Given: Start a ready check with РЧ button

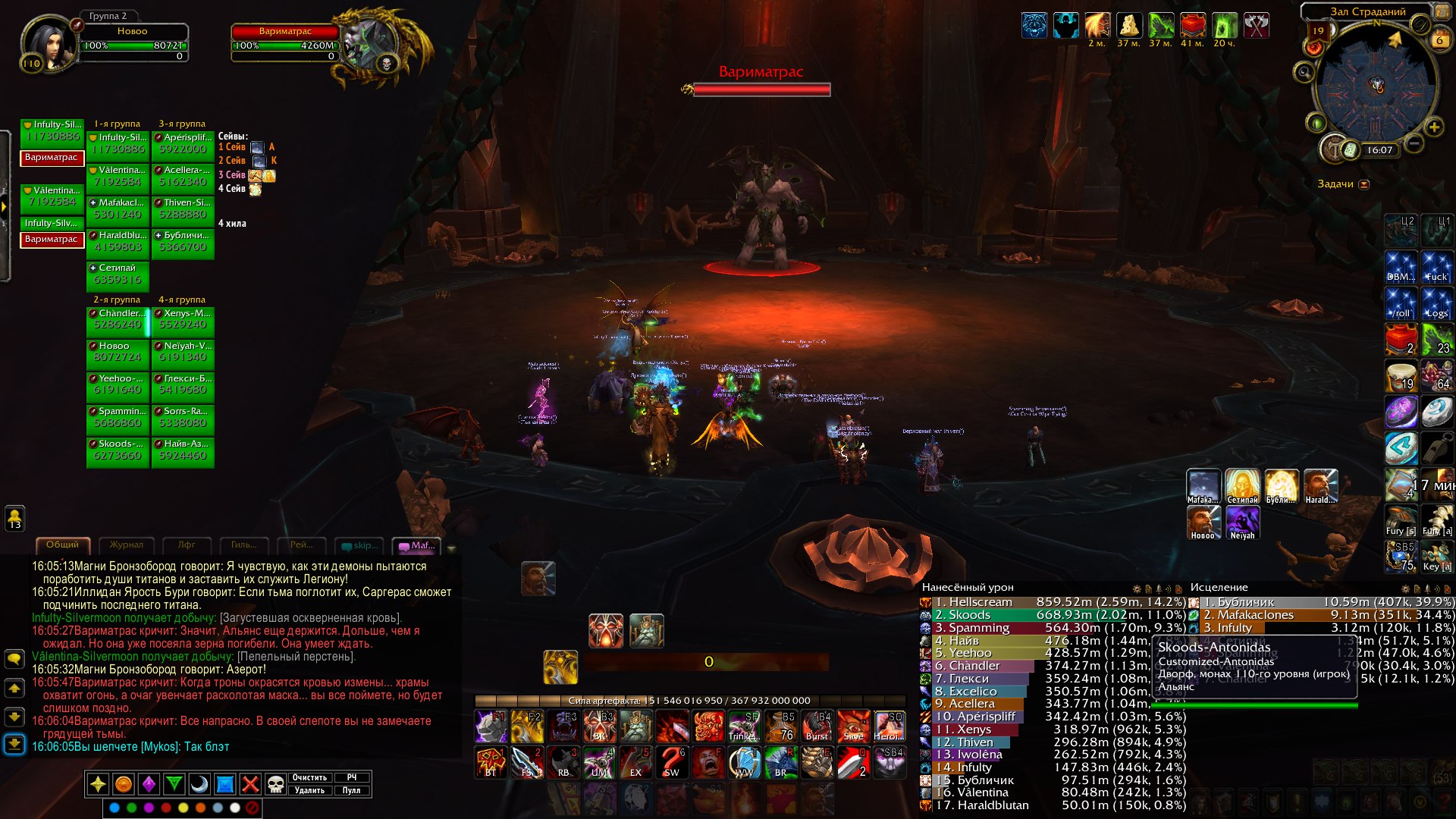Looking at the screenshot, I should 351,777.
